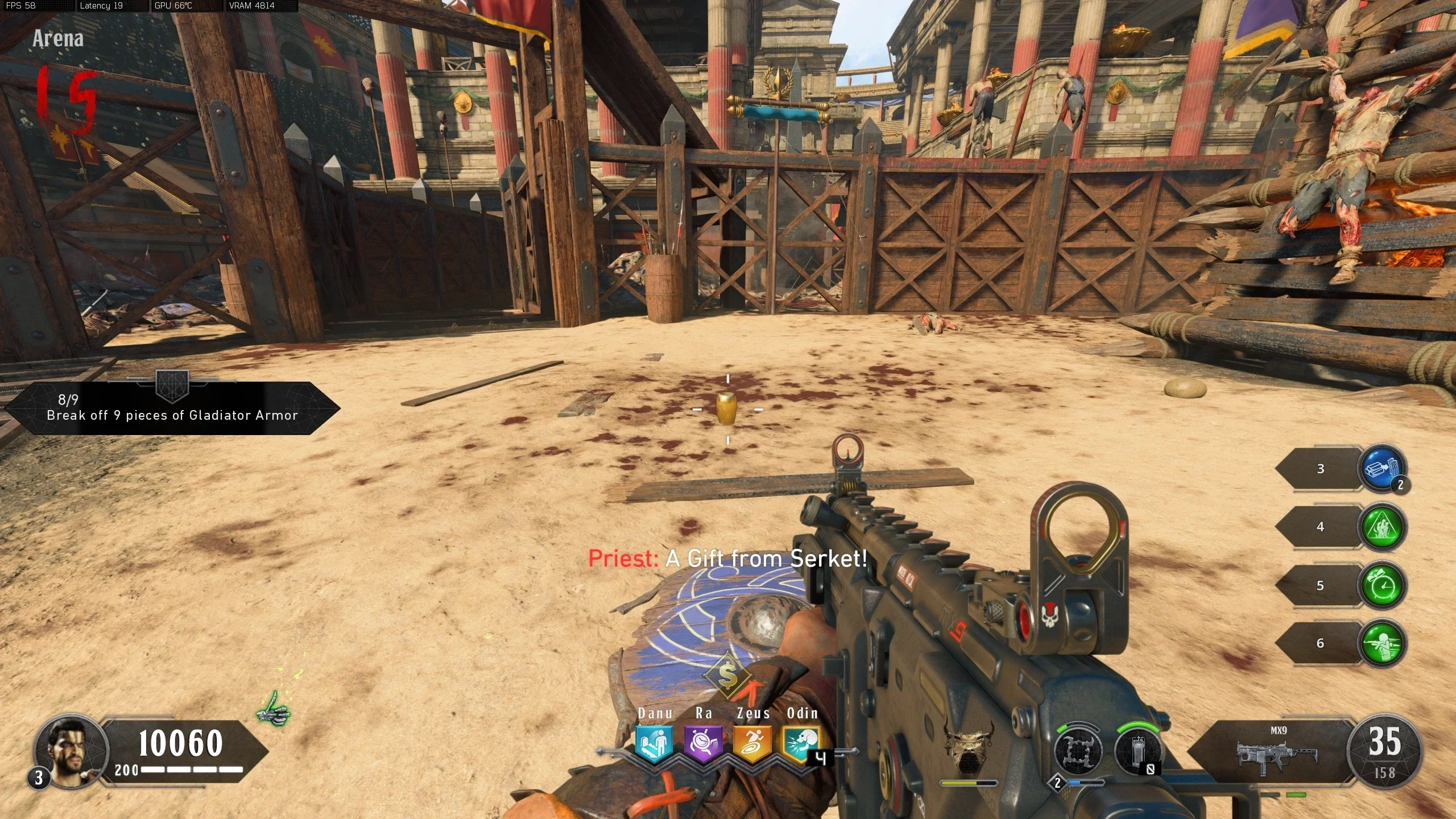
Task: Click the purple Ra perk icon
Action: pyautogui.click(x=704, y=743)
